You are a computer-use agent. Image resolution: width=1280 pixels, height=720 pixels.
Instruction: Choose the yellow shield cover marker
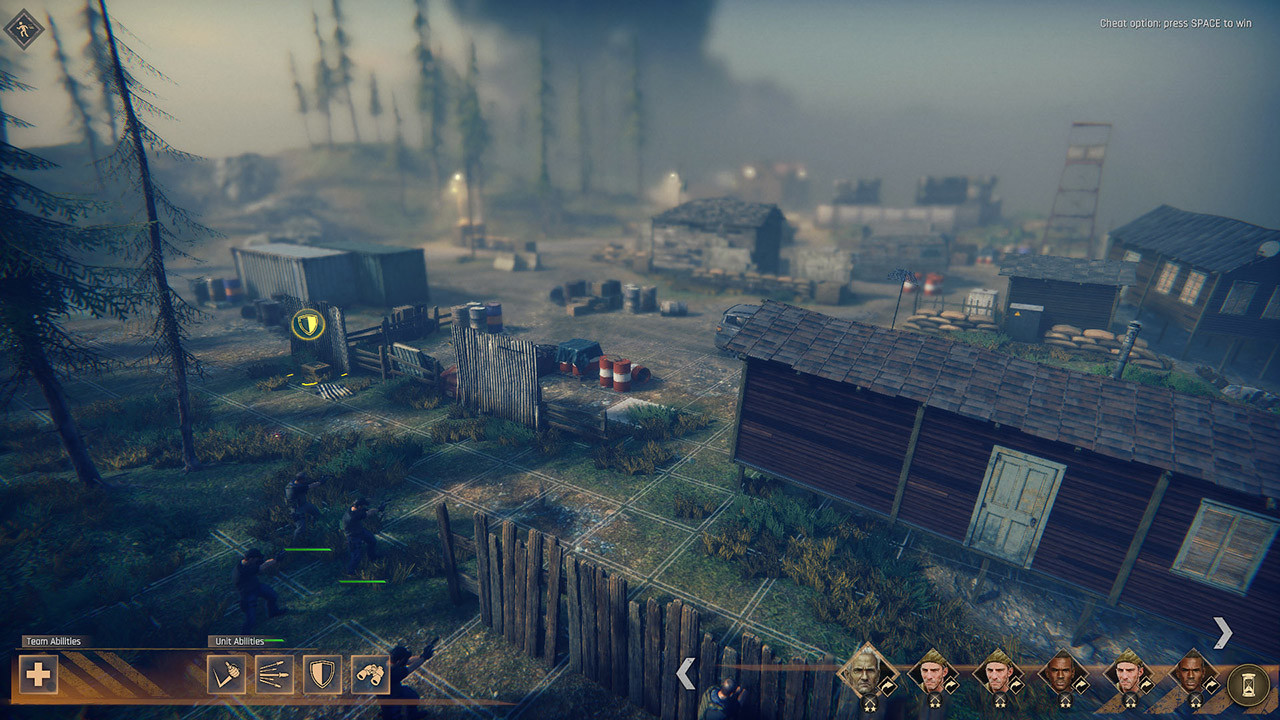(x=305, y=323)
